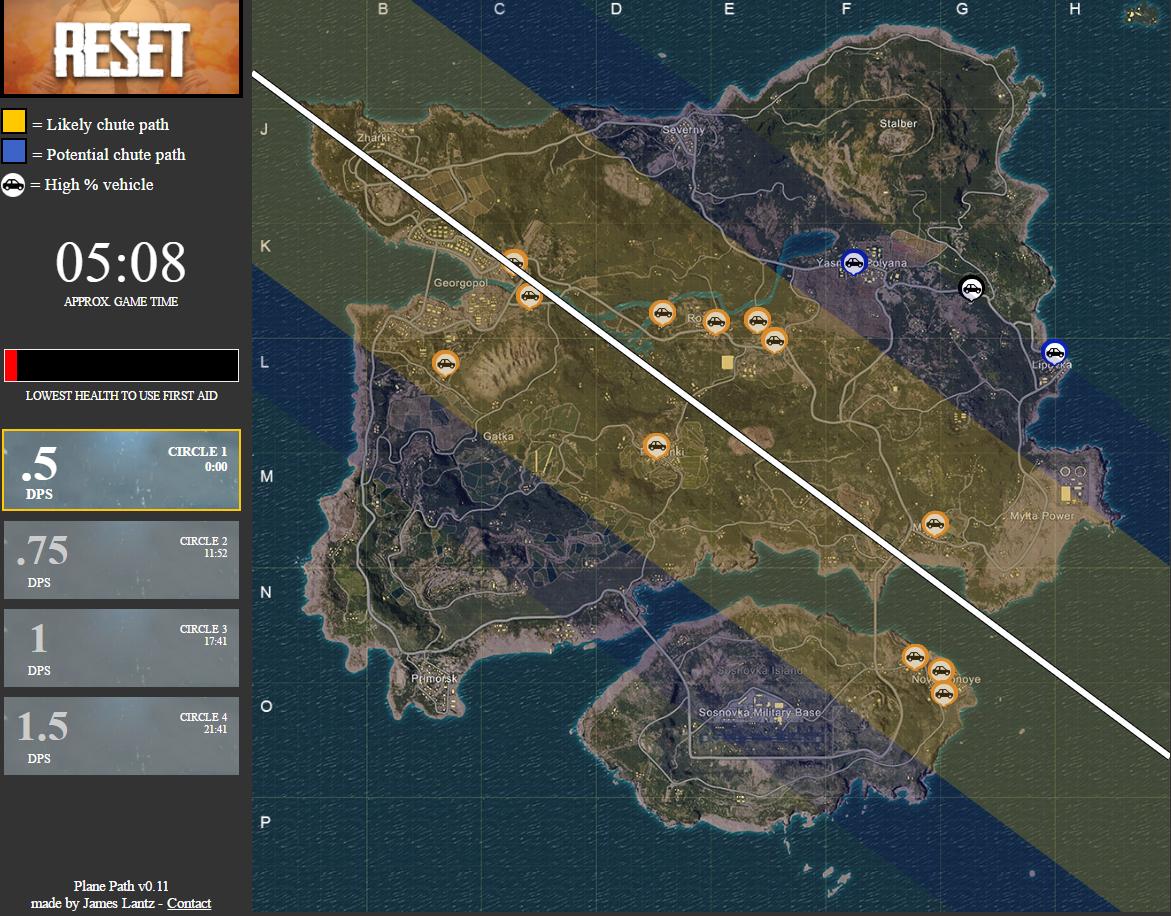This screenshot has height=916, width=1171.
Task: Select the orange vehicle marker south of Georgopol
Action: coord(445,363)
